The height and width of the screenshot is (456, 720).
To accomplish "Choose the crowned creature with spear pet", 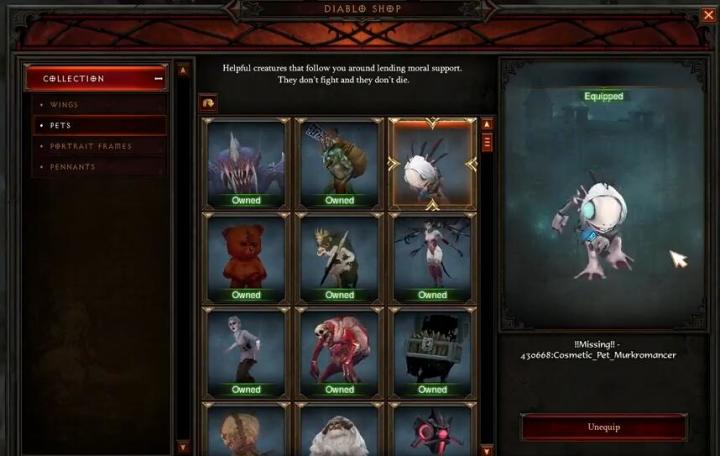I will click(x=339, y=257).
